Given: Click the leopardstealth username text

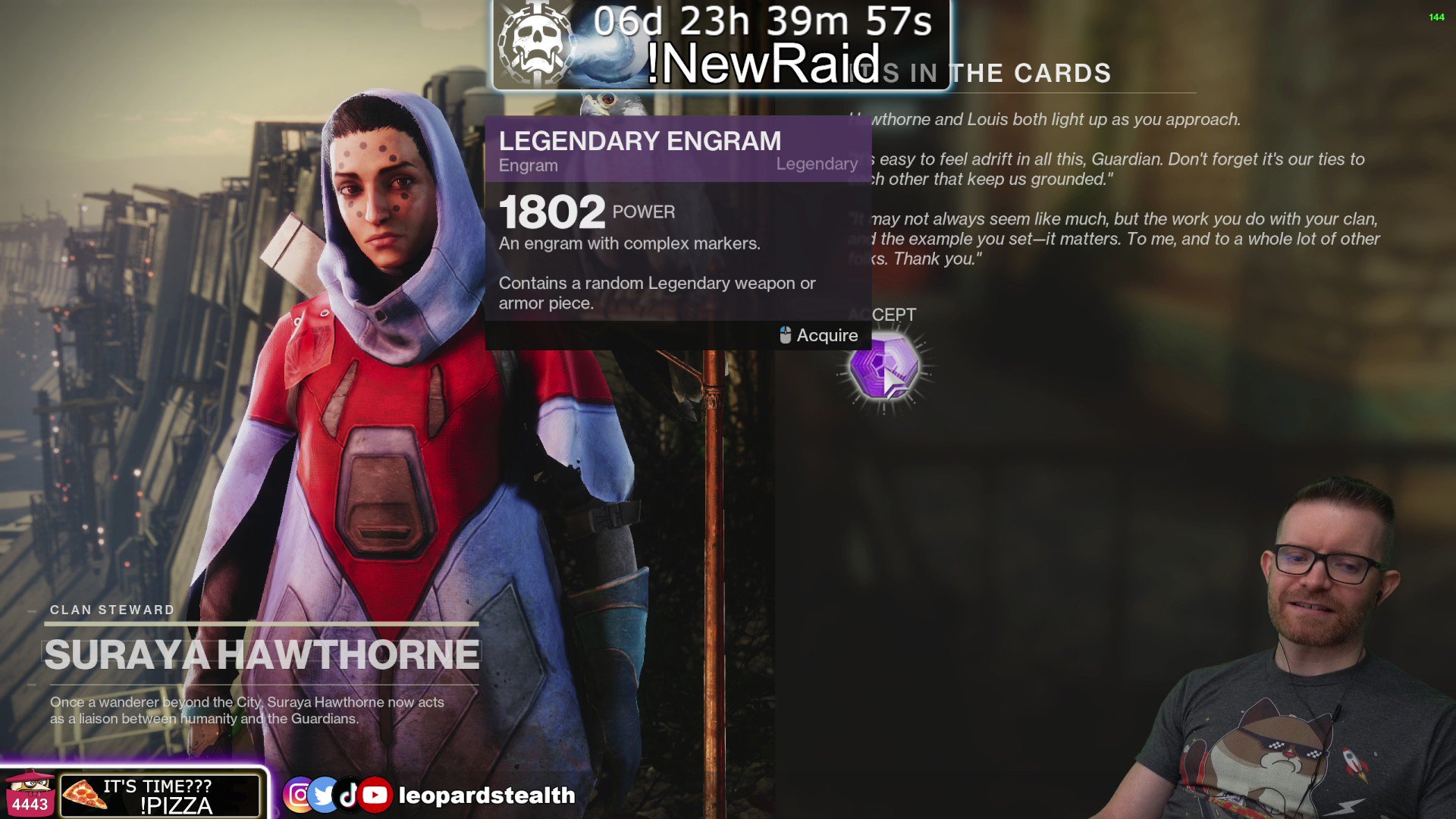Looking at the screenshot, I should 485,795.
